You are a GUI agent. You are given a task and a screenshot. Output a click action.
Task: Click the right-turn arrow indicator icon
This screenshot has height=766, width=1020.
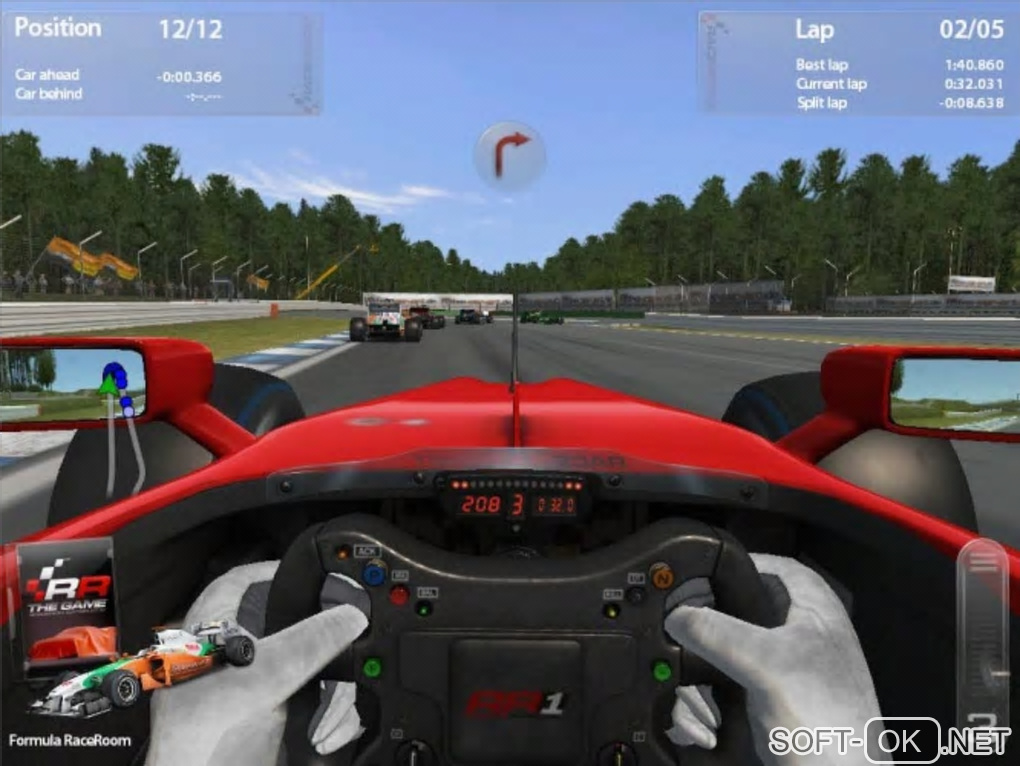(x=510, y=155)
